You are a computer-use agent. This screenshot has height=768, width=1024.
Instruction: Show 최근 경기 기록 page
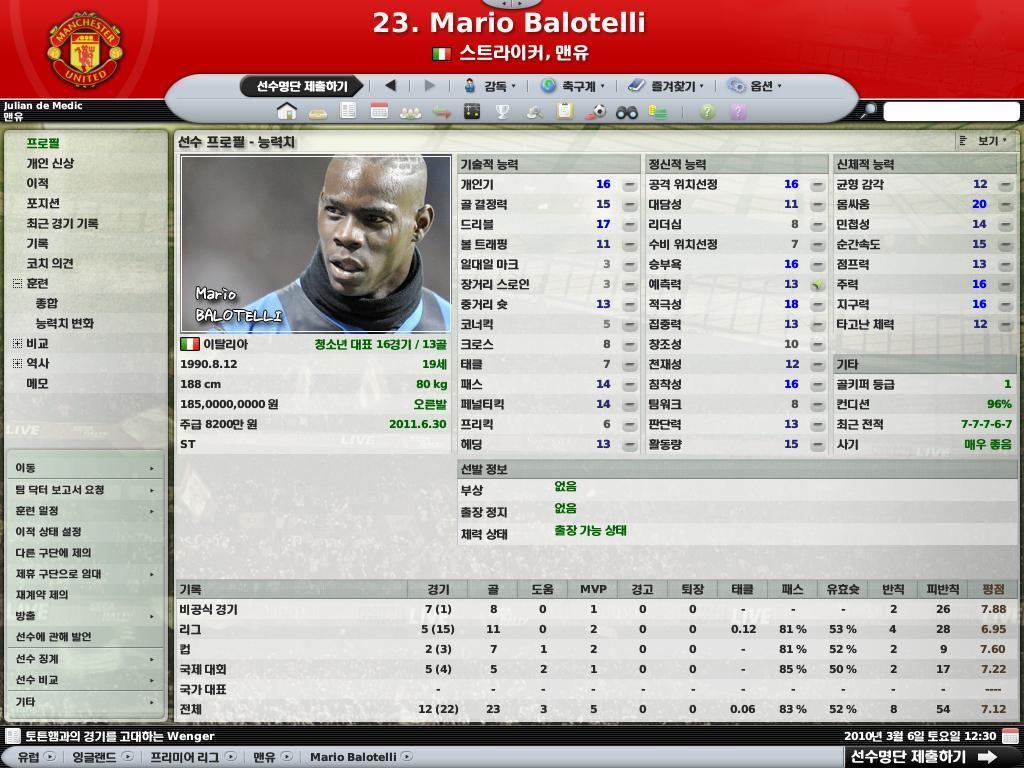[62, 223]
